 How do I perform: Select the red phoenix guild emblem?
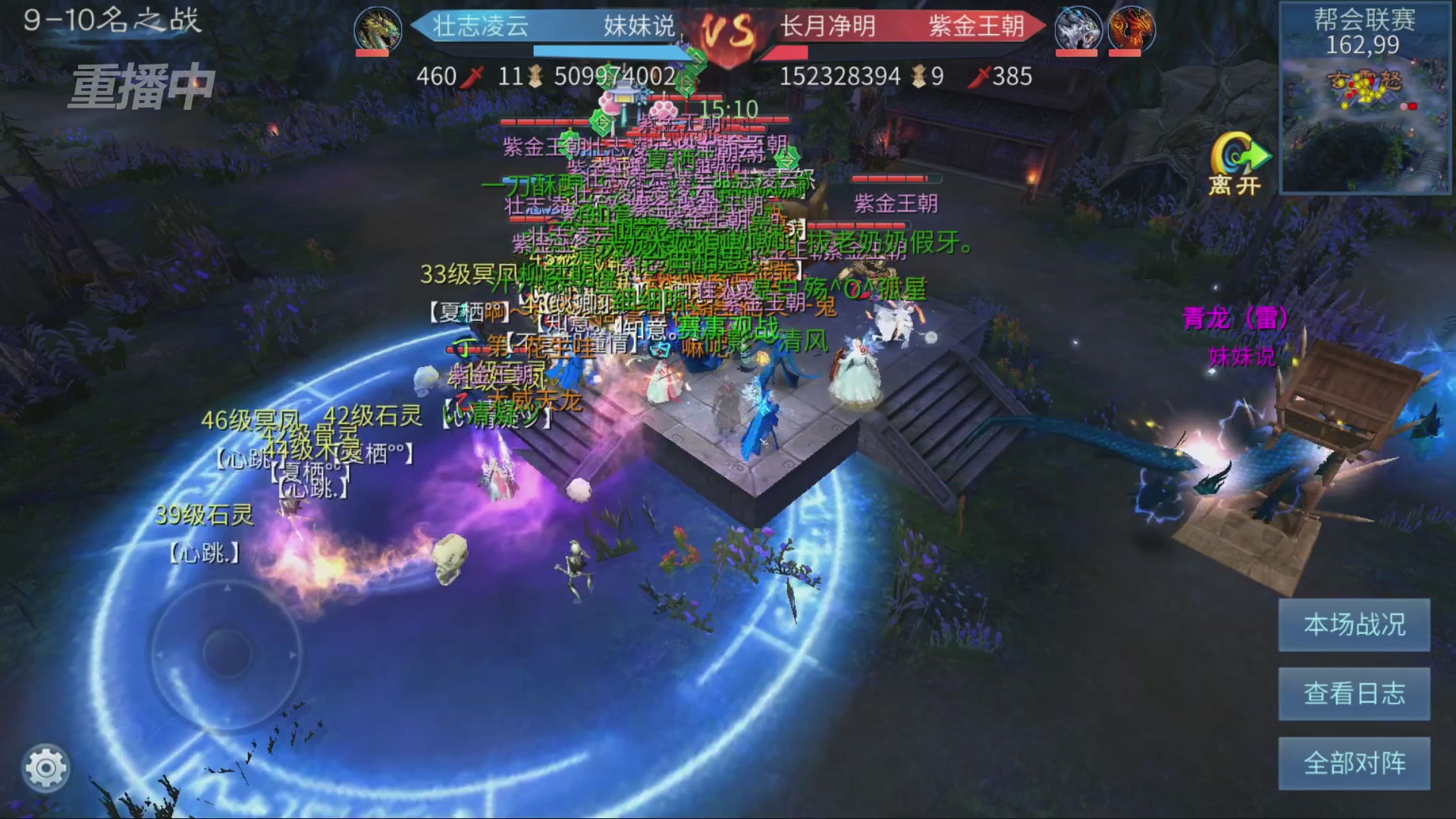pos(1131,30)
